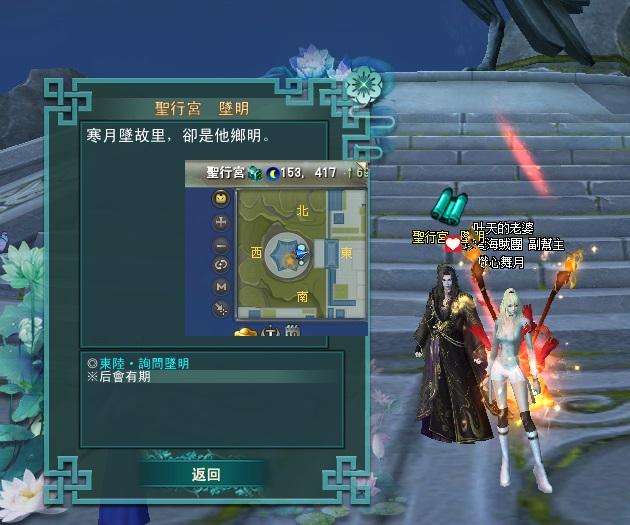
Task: Click the crescent moon icon on minimap header
Action: tap(273, 173)
